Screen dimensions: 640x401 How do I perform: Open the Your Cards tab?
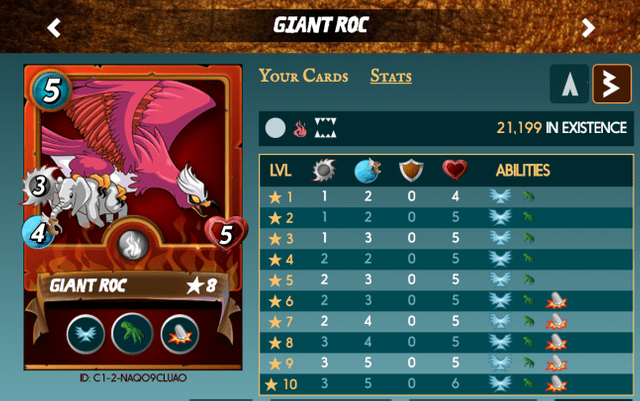304,76
